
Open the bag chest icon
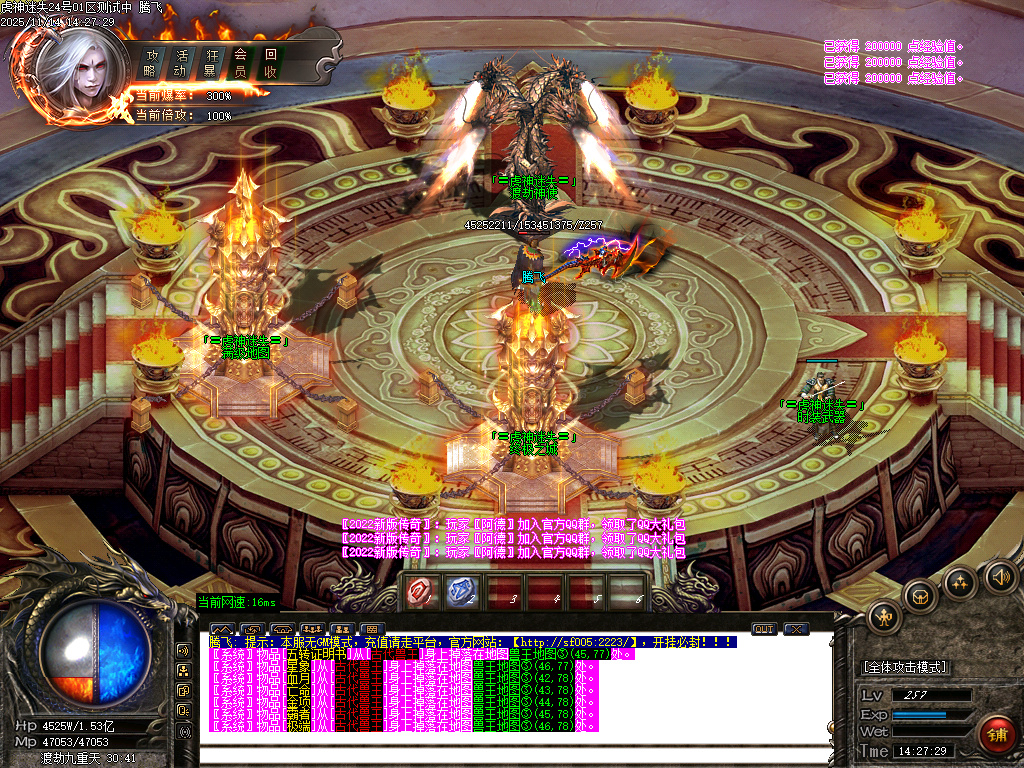coord(920,597)
